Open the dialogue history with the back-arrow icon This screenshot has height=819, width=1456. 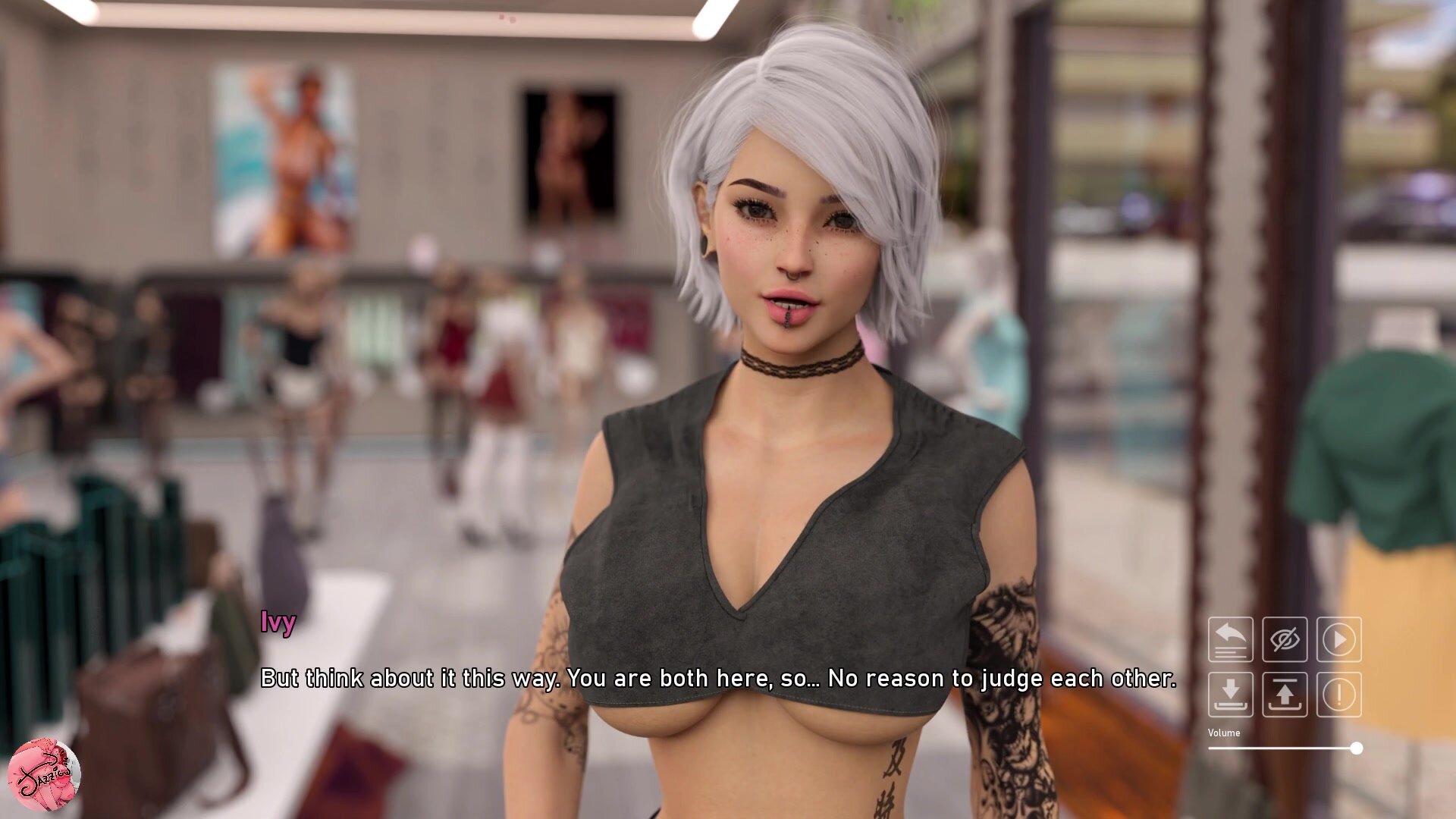coord(1230,639)
